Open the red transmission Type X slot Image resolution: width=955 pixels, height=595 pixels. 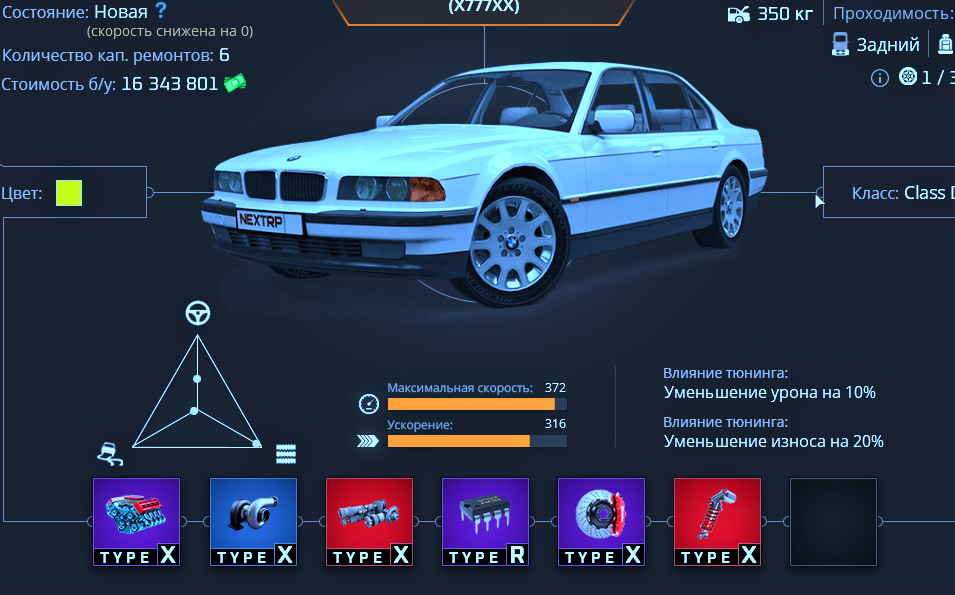click(x=369, y=521)
